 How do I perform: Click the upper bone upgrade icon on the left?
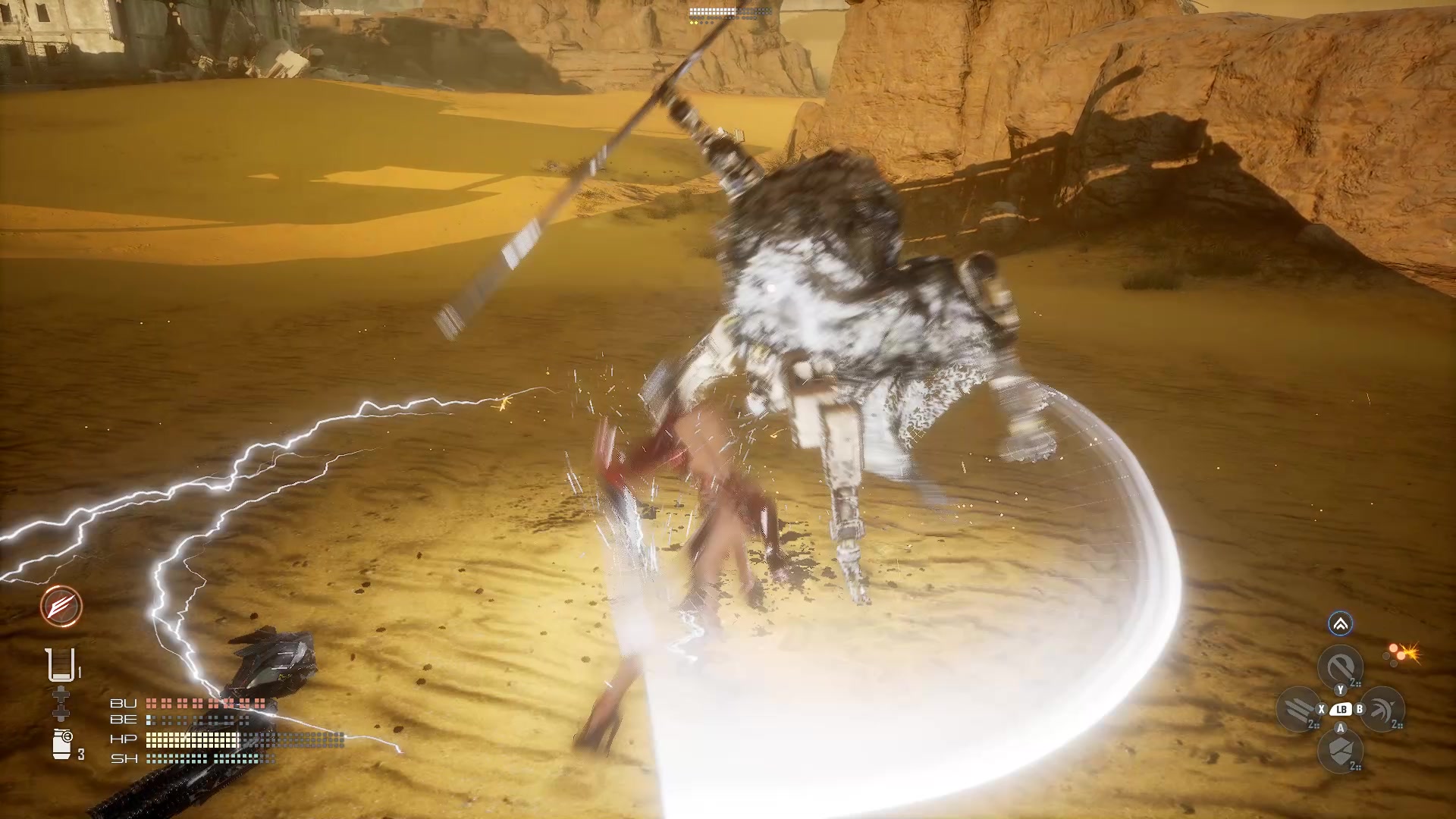(x=61, y=694)
